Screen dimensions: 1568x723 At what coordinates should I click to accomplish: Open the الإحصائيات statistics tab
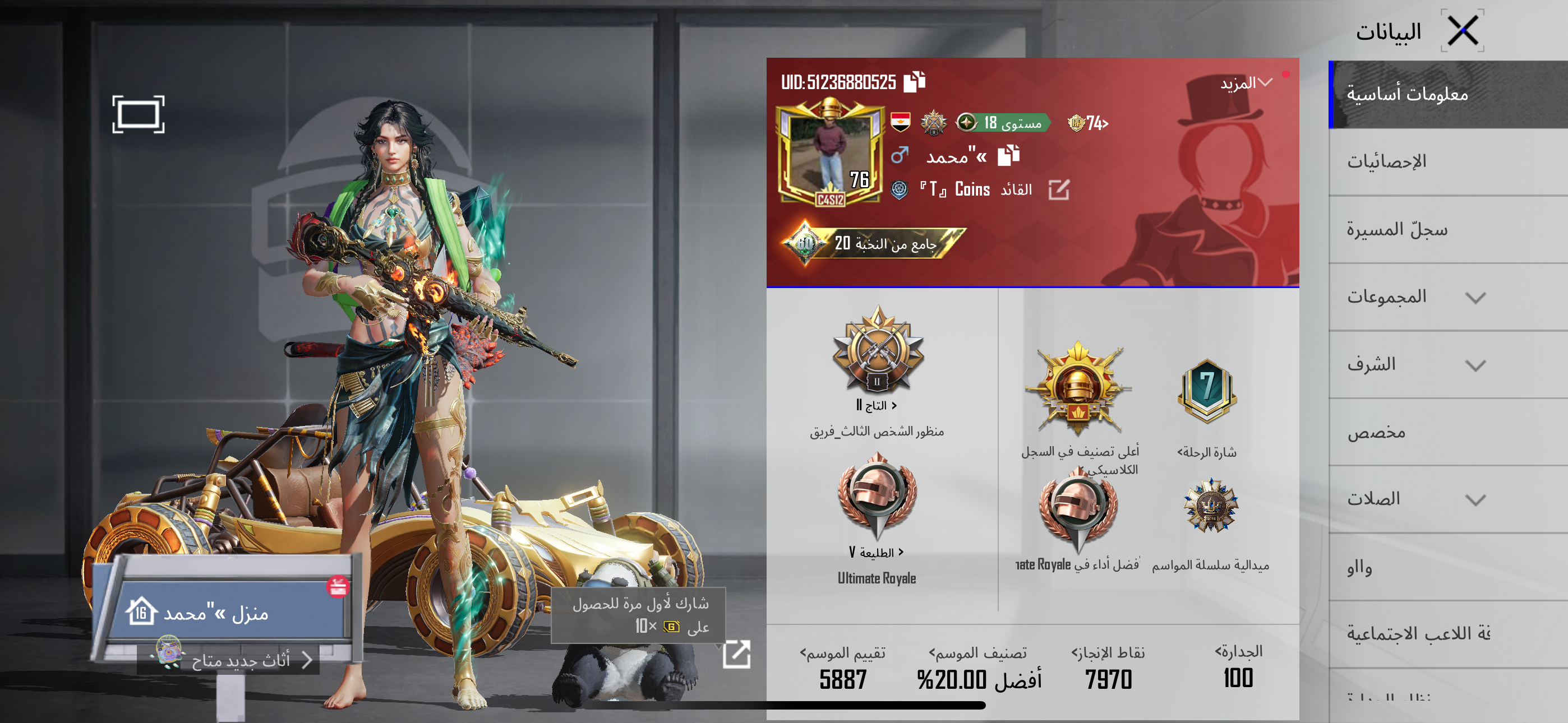click(x=1449, y=161)
